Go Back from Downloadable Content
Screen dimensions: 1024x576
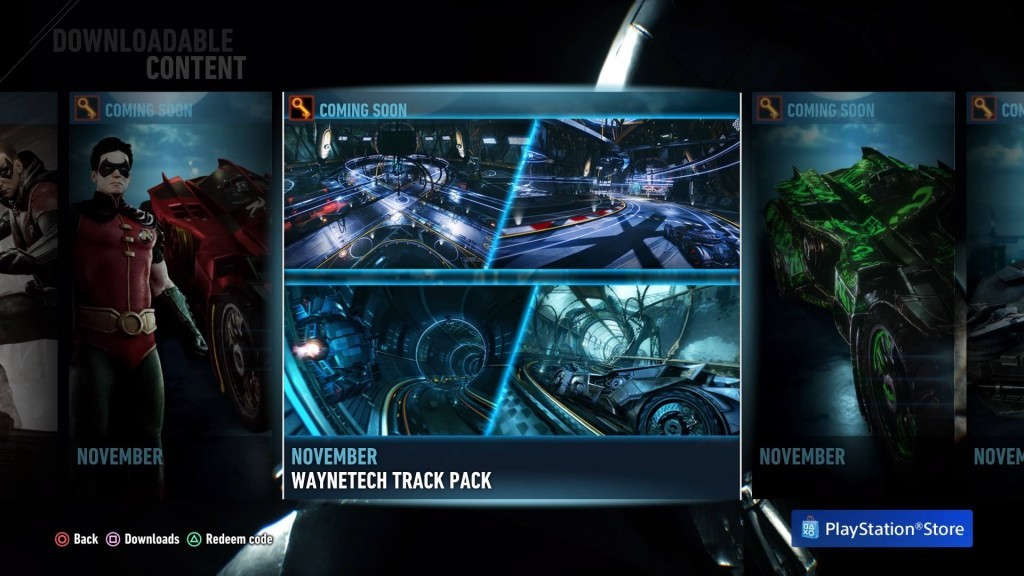(x=76, y=539)
